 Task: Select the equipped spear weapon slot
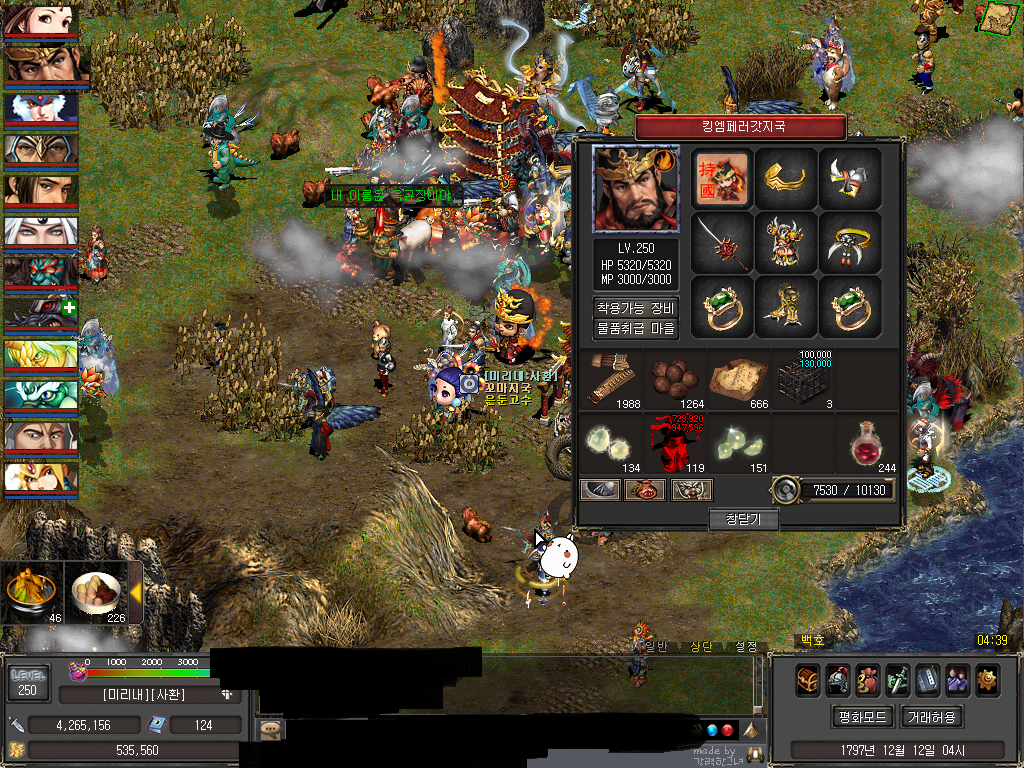pyautogui.click(x=721, y=243)
